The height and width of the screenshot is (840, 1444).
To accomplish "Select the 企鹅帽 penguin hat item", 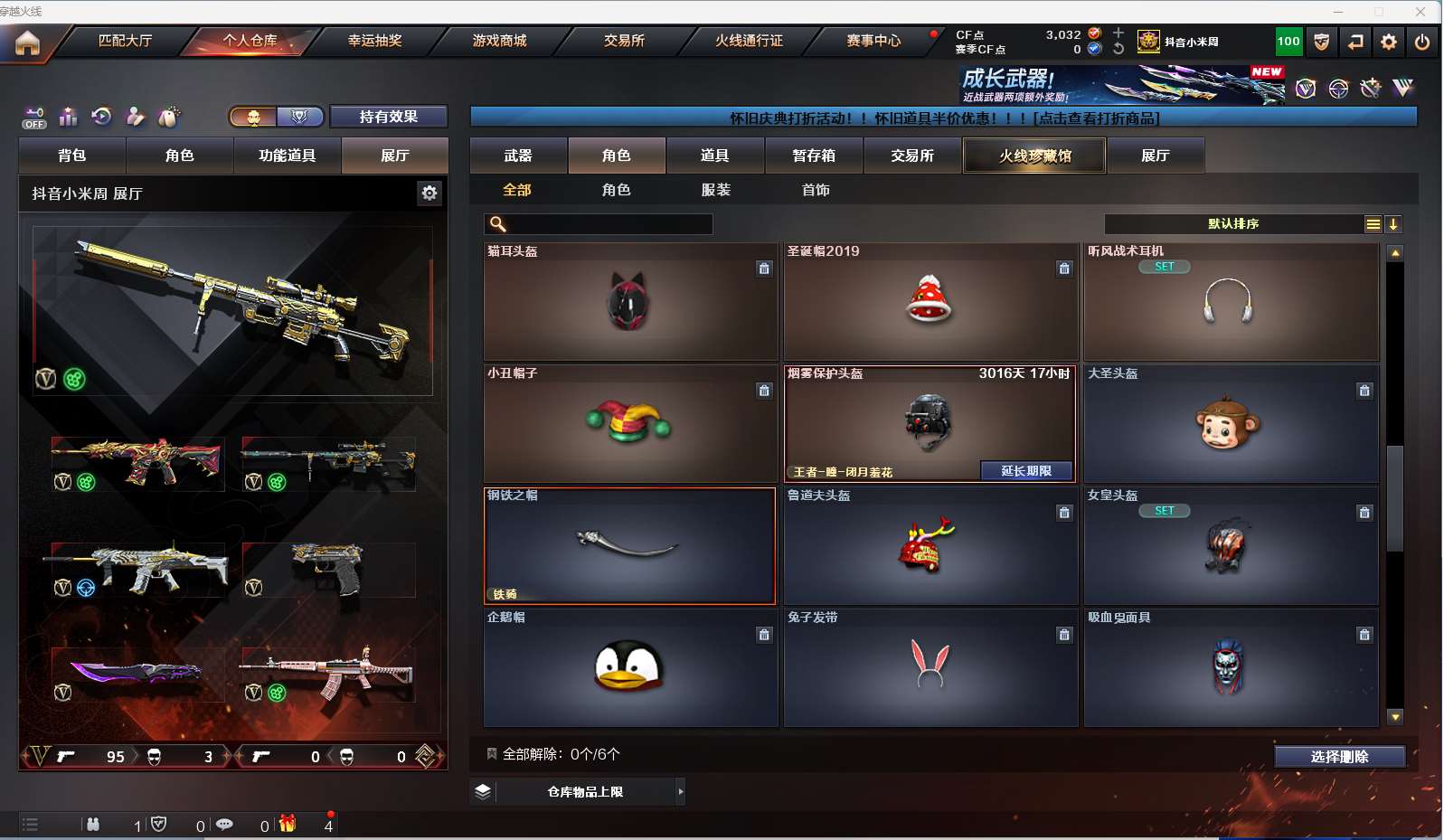I will (x=629, y=667).
